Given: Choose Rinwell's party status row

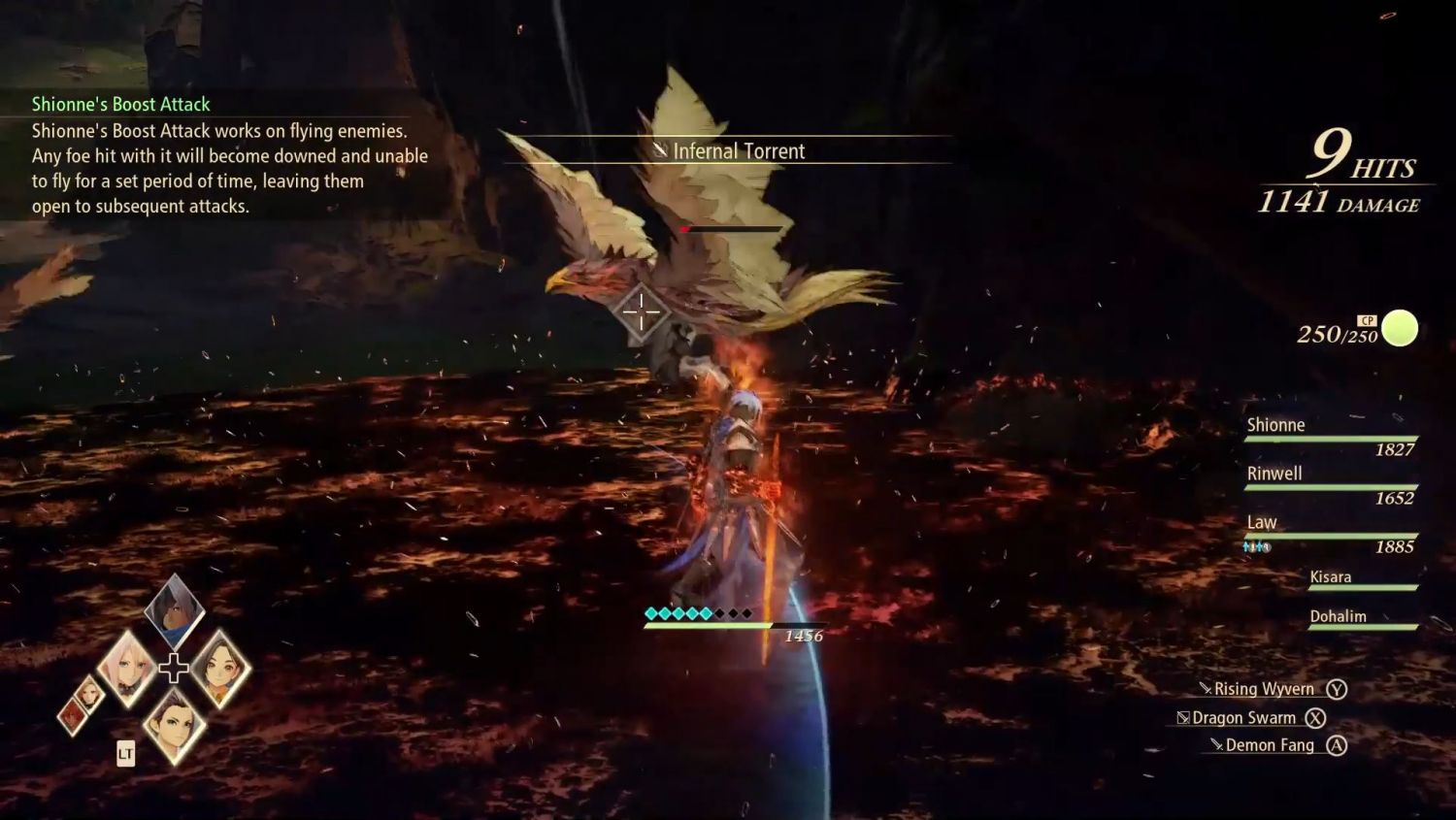Looking at the screenshot, I should [x=1330, y=484].
